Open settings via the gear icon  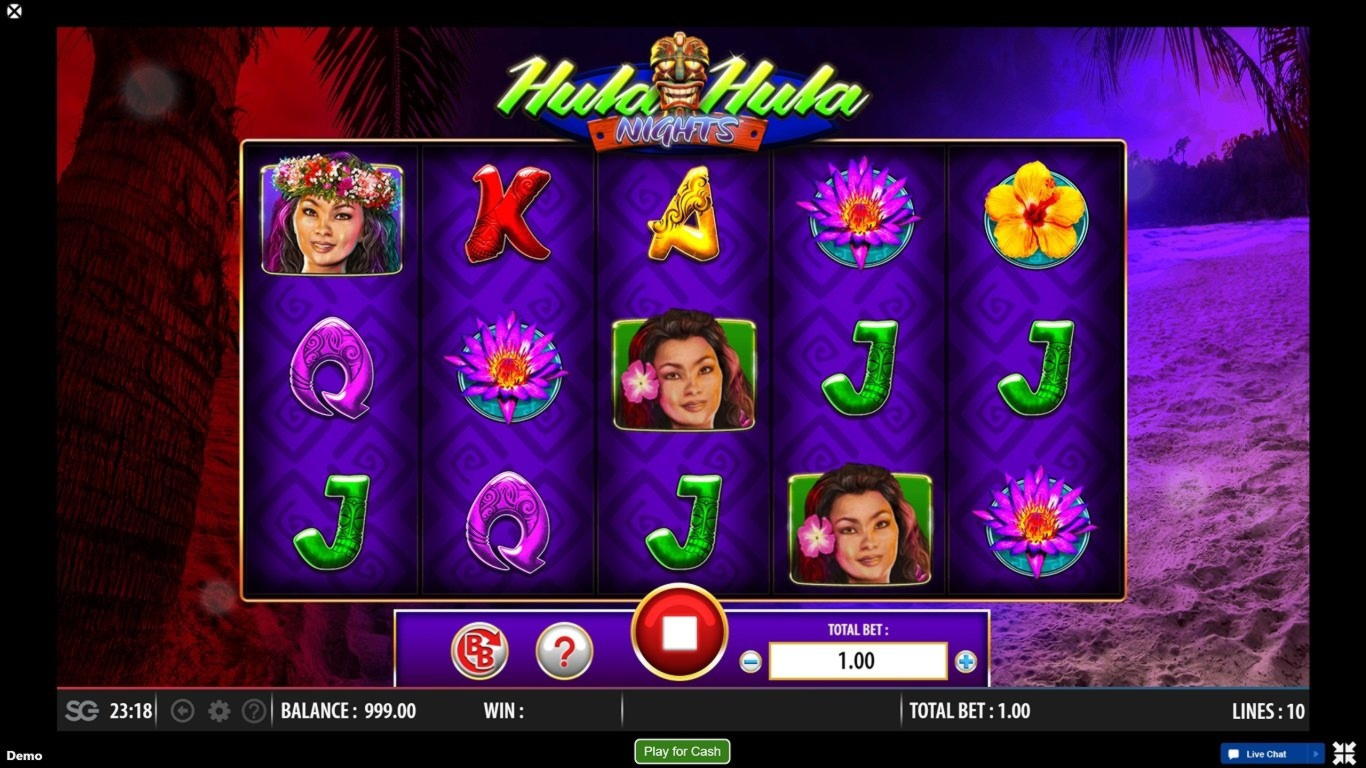coord(219,711)
